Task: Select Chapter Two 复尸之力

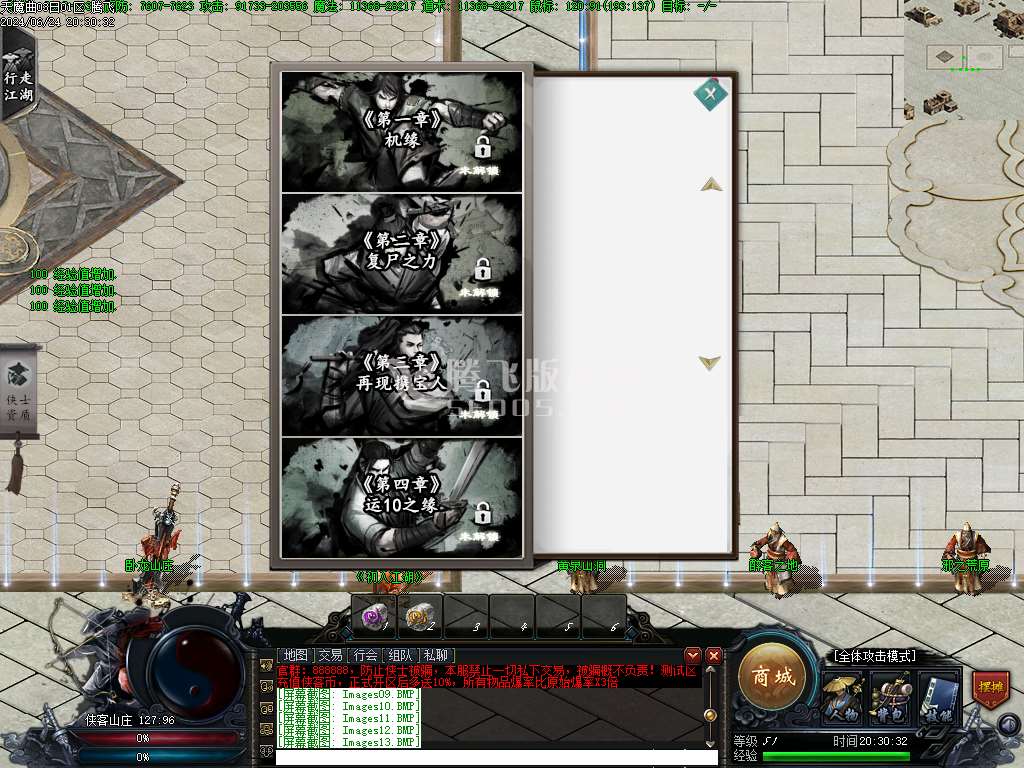Action: [x=401, y=253]
